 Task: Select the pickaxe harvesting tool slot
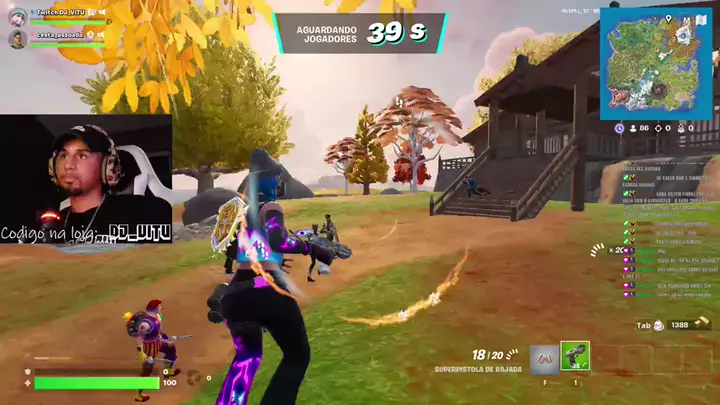544,358
